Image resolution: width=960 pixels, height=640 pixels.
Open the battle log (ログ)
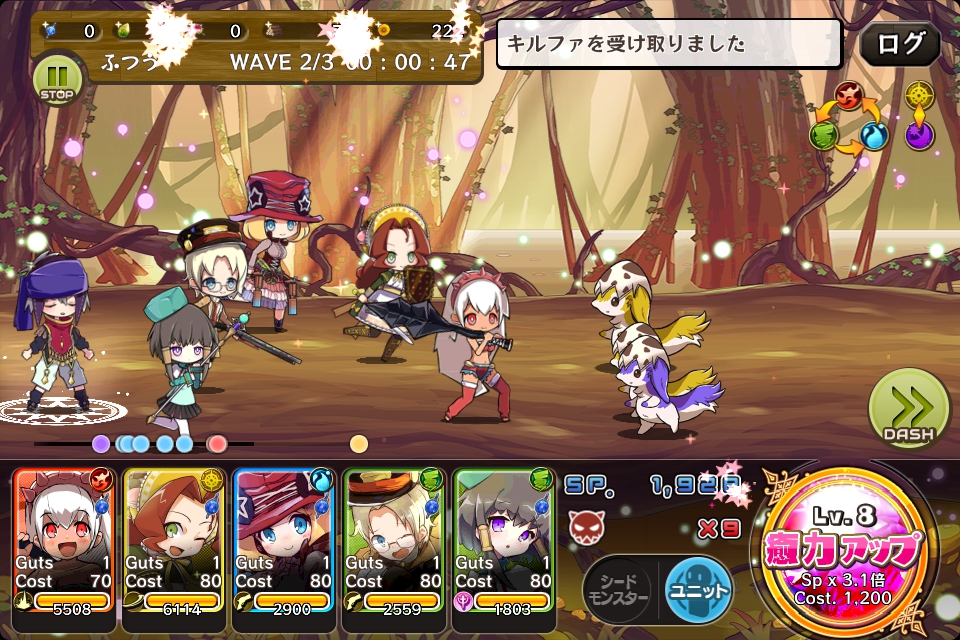pyautogui.click(x=899, y=45)
